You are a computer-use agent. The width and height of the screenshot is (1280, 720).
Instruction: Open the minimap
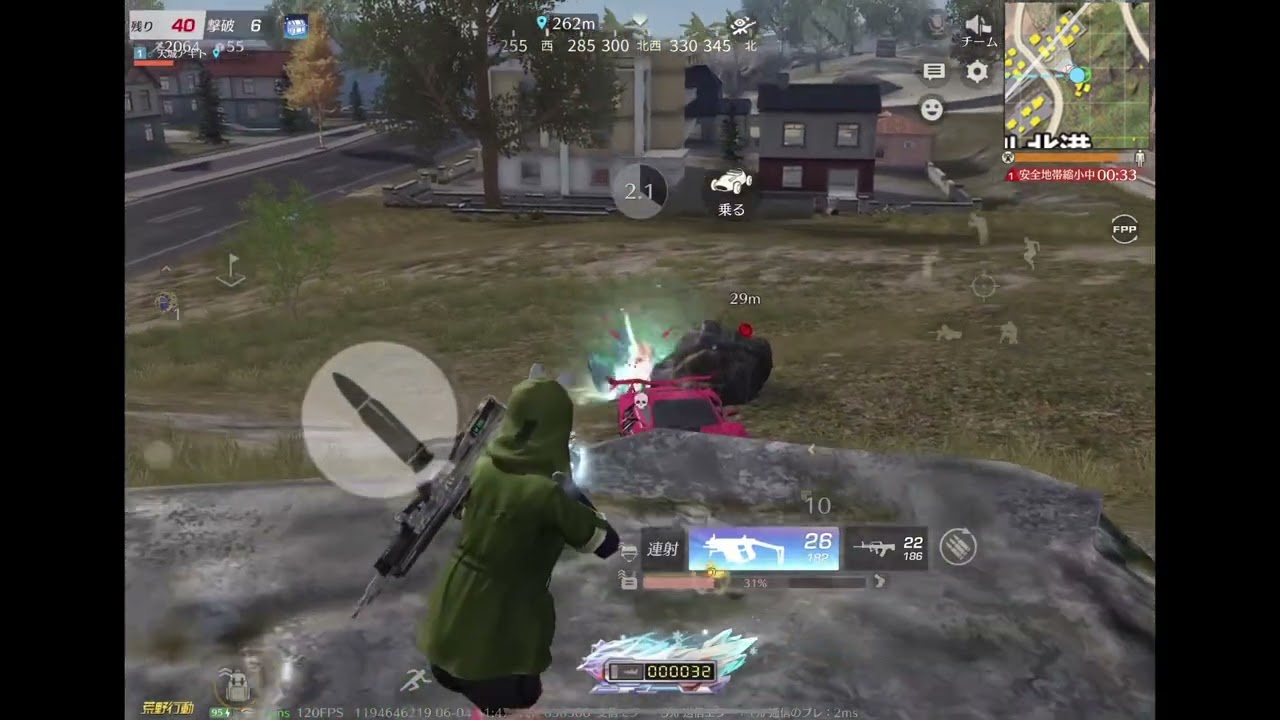click(x=1077, y=75)
